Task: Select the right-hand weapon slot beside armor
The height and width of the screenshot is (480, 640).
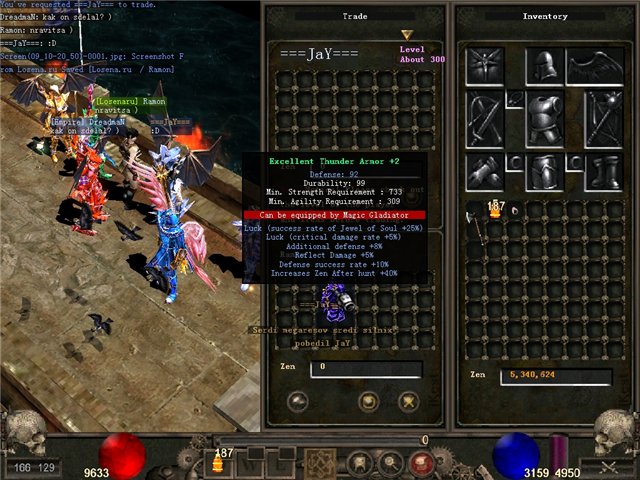Action: [603, 118]
